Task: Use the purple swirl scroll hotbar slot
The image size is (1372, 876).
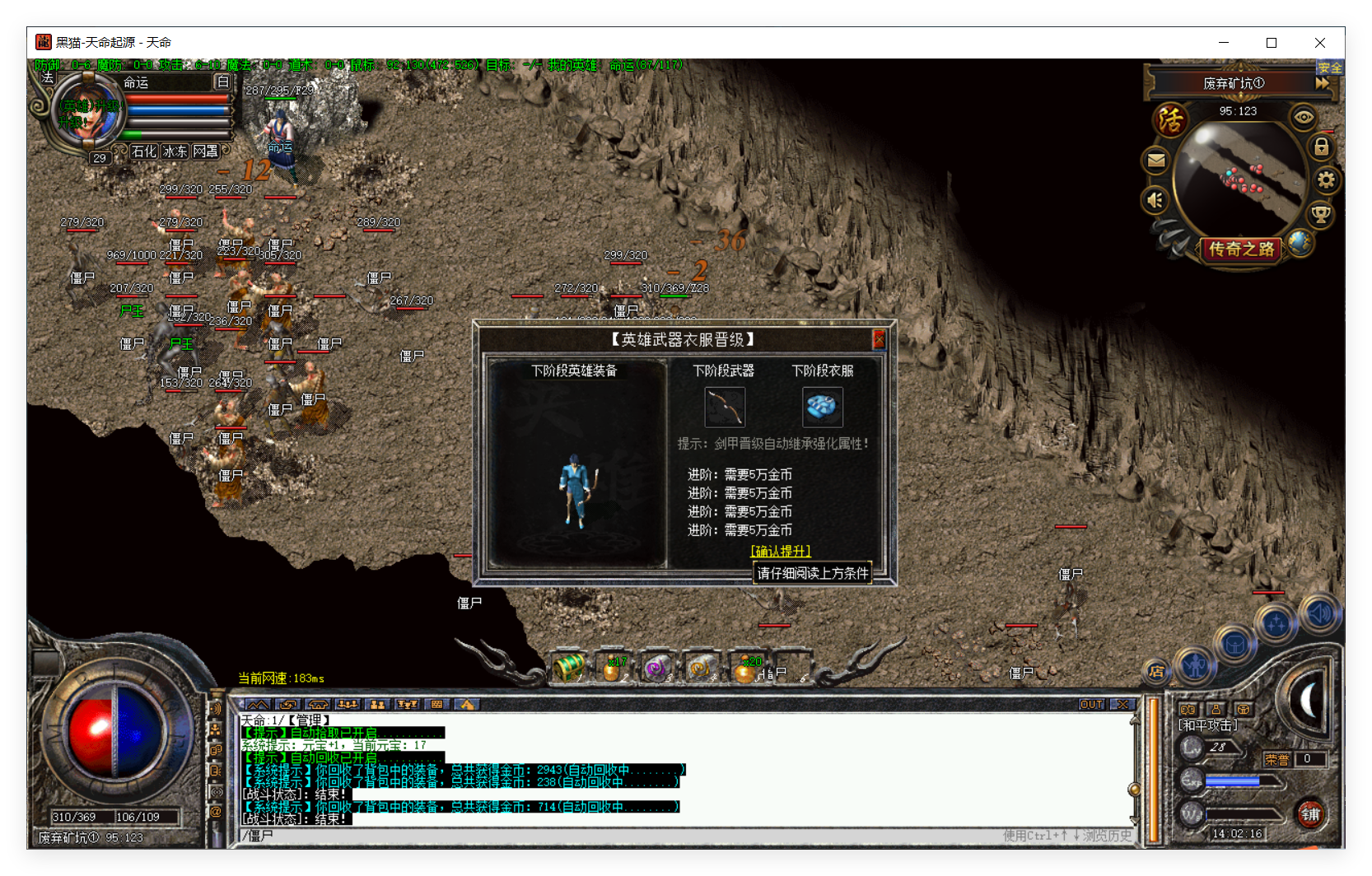Action: click(x=656, y=669)
